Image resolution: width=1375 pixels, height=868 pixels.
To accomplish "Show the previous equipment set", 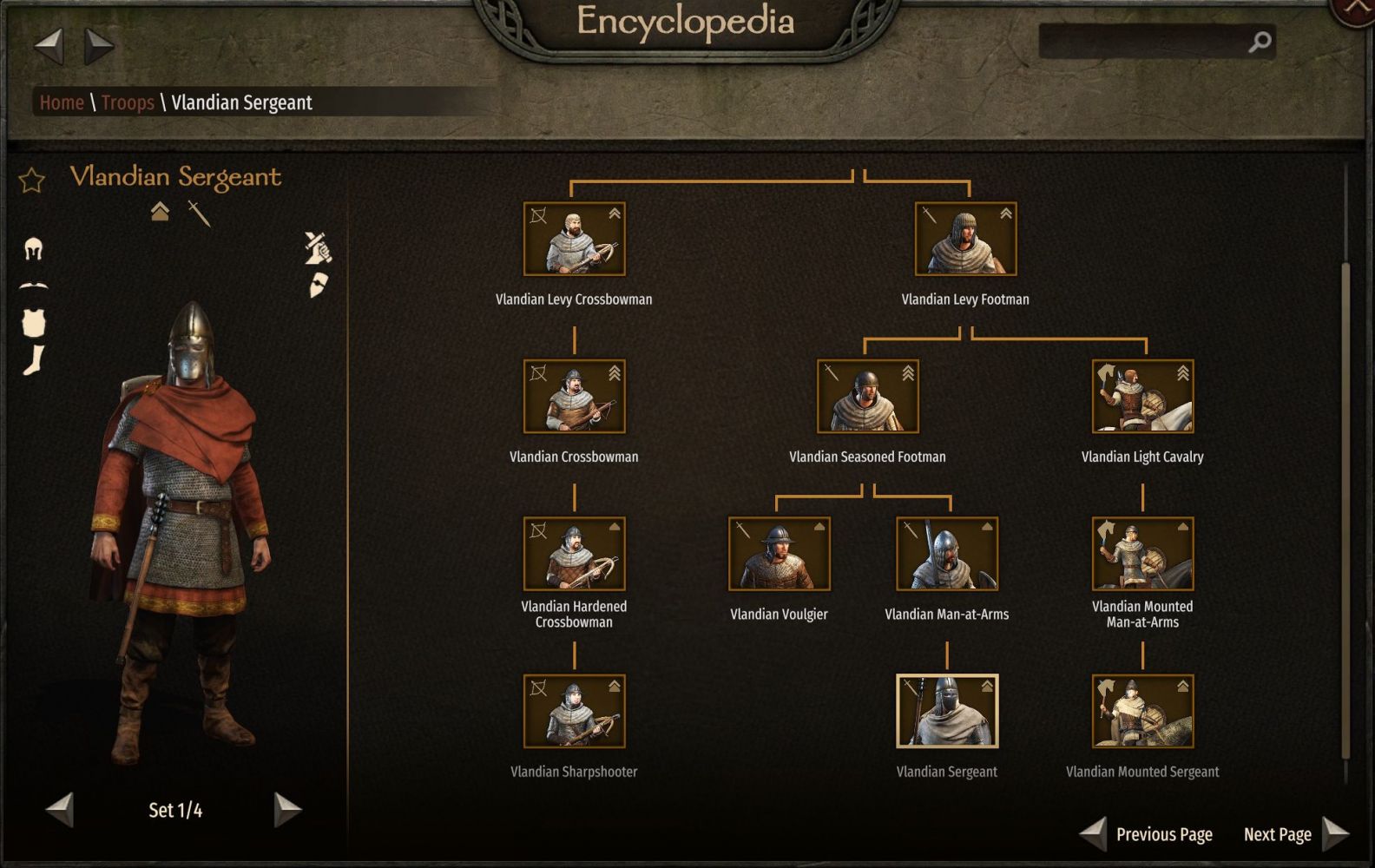I will coord(60,809).
